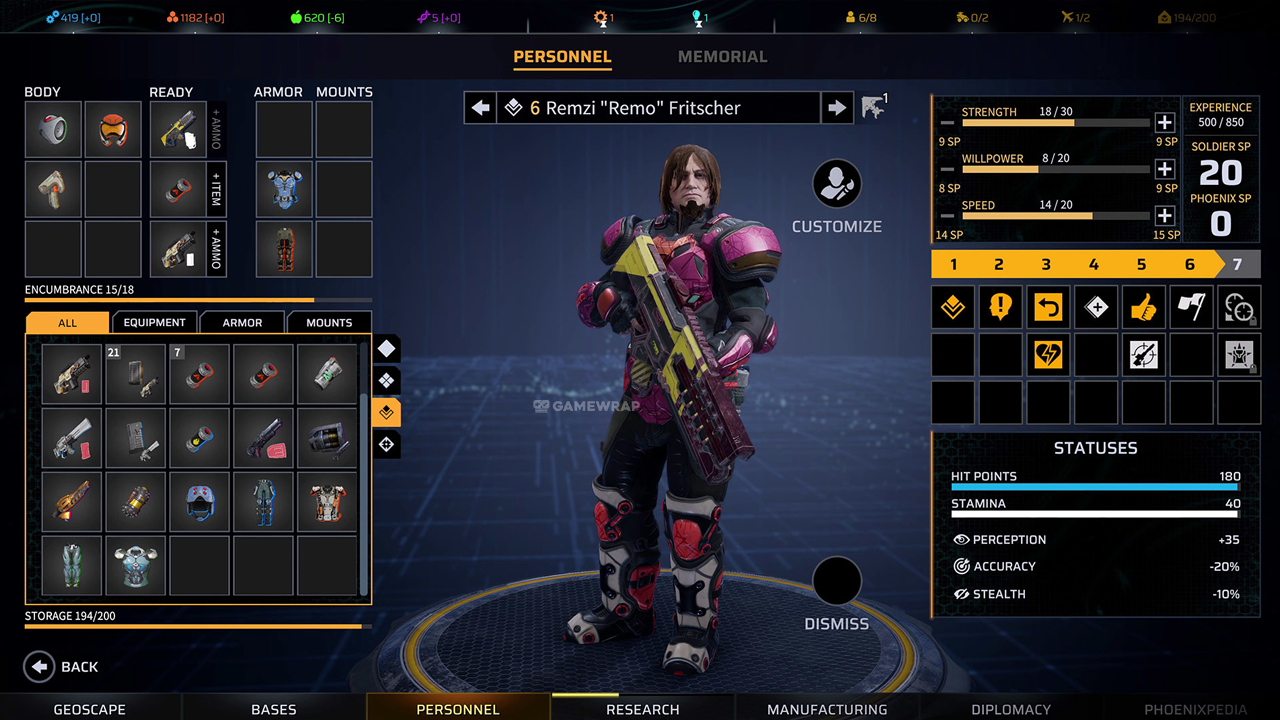Image resolution: width=1280 pixels, height=720 pixels.
Task: Open the Bases screen
Action: [274, 709]
